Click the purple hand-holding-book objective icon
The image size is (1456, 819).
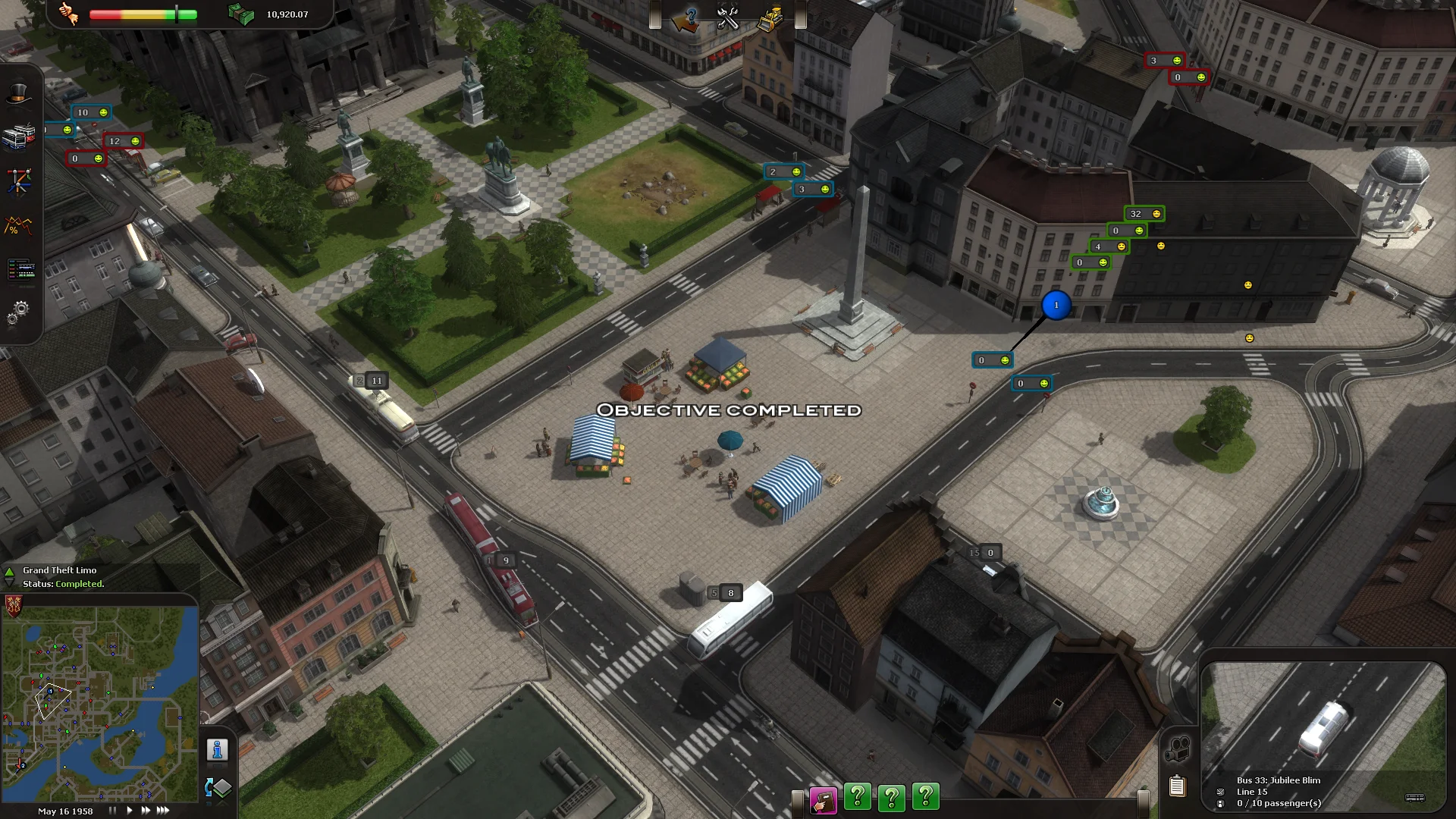click(x=824, y=797)
